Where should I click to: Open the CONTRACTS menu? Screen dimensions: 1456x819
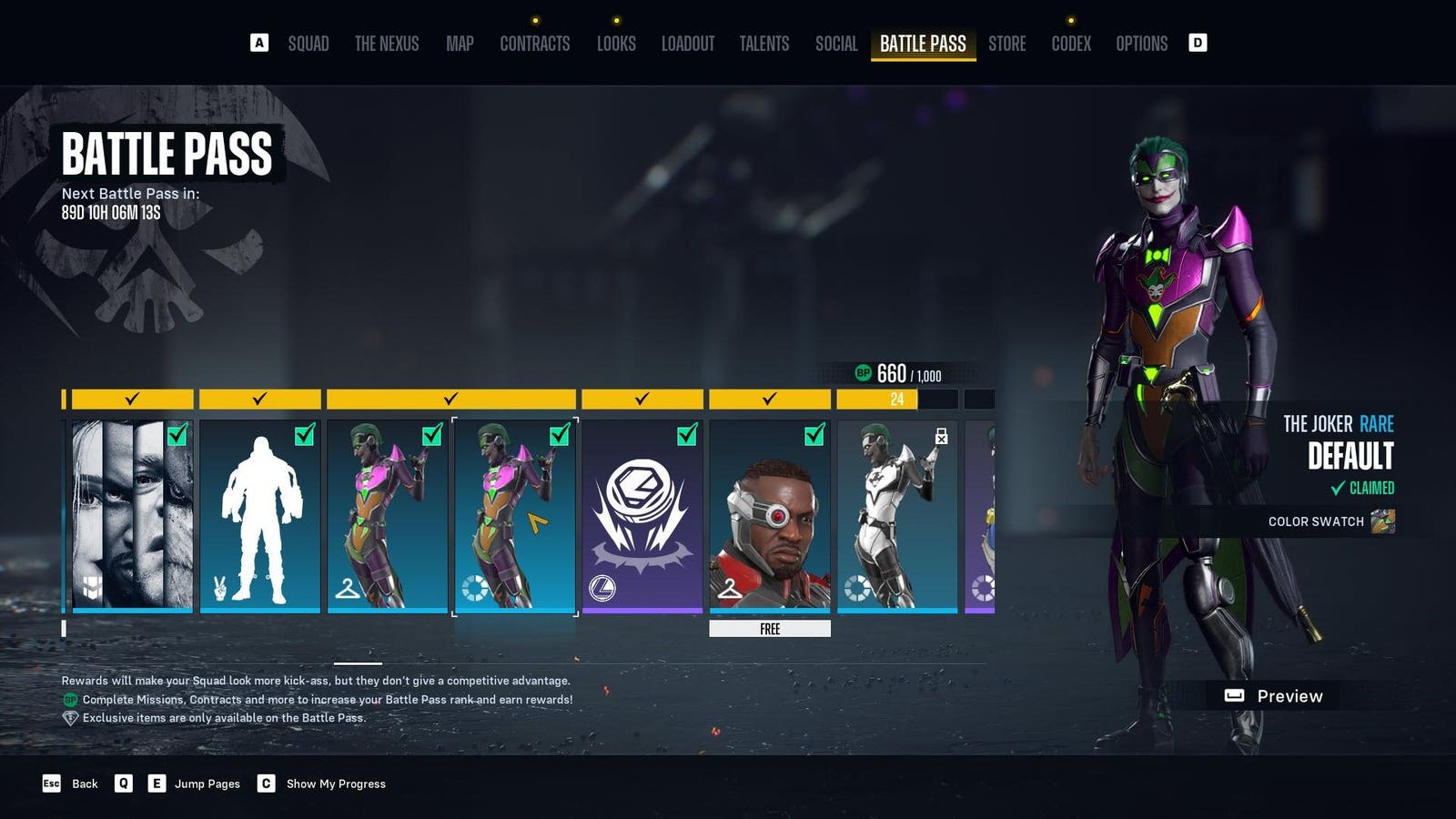pyautogui.click(x=535, y=43)
